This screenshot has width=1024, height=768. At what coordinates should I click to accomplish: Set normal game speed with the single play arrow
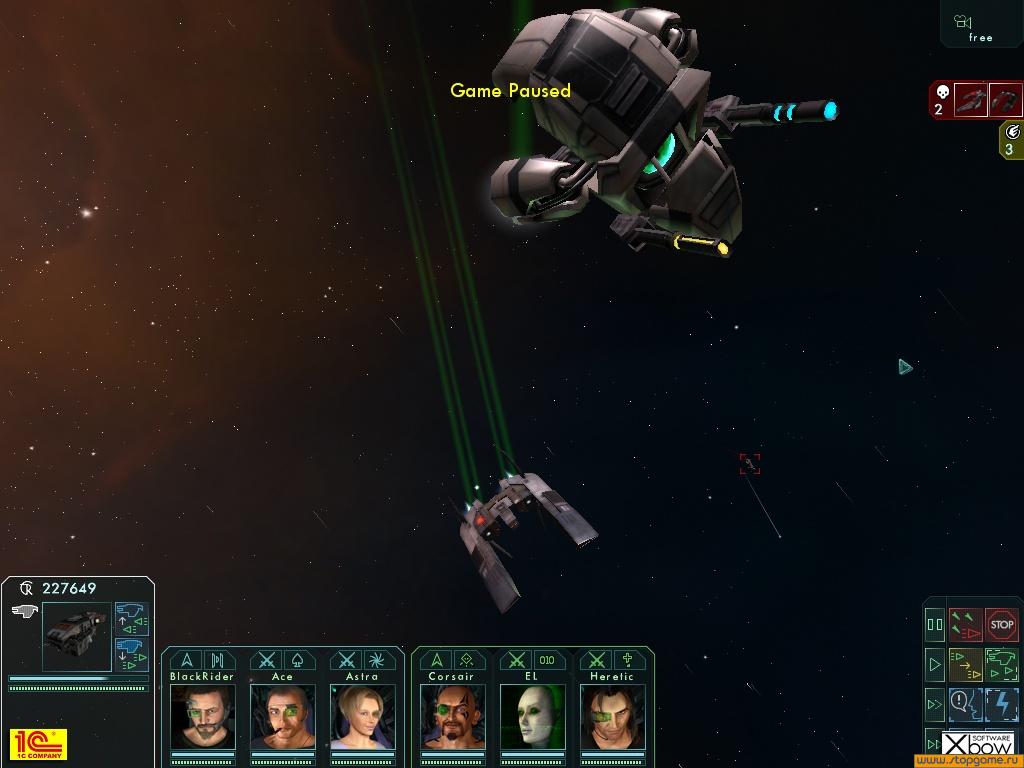coord(935,664)
